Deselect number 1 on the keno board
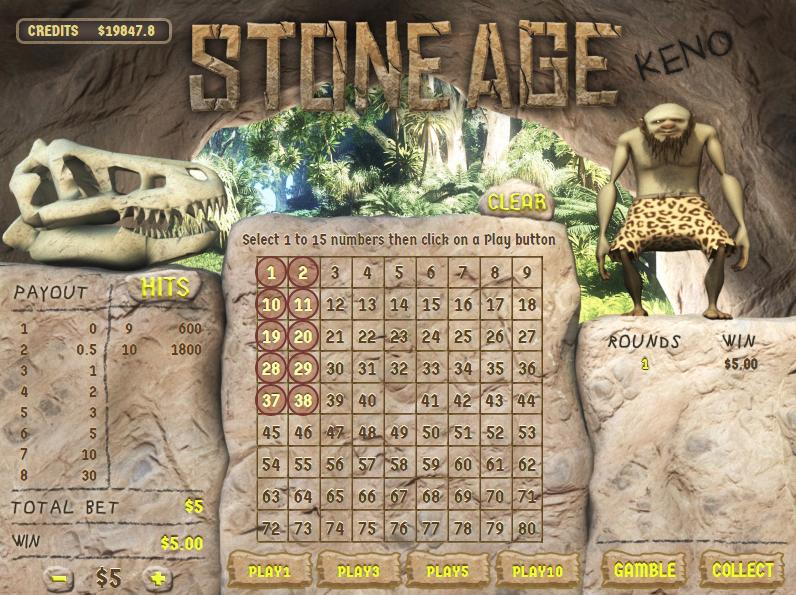The width and height of the screenshot is (796, 595). pos(271,272)
